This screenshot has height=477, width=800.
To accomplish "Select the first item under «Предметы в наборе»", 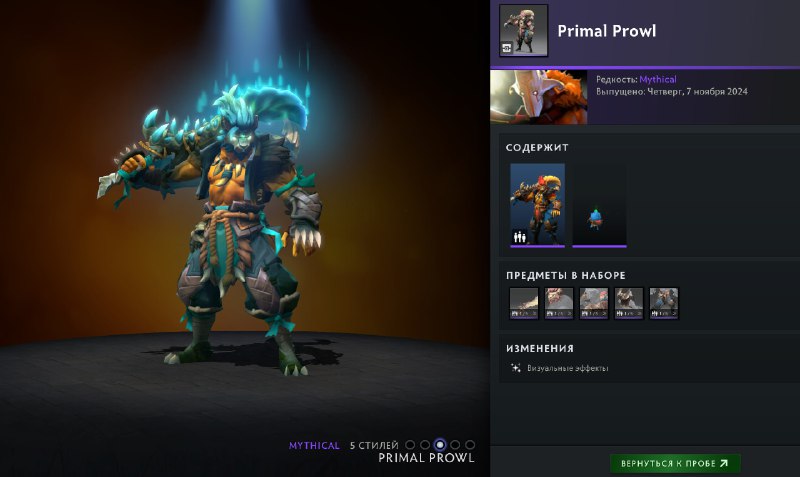I will click(524, 303).
